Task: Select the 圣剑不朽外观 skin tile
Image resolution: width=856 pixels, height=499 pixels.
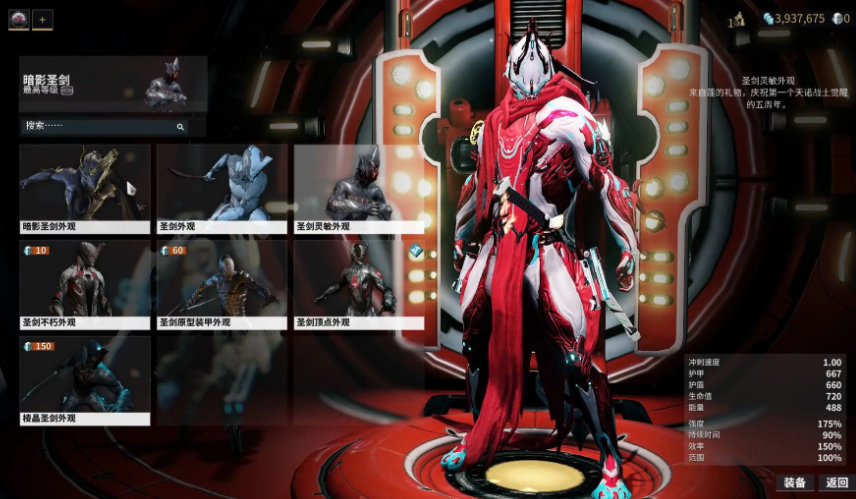Action: coord(85,284)
